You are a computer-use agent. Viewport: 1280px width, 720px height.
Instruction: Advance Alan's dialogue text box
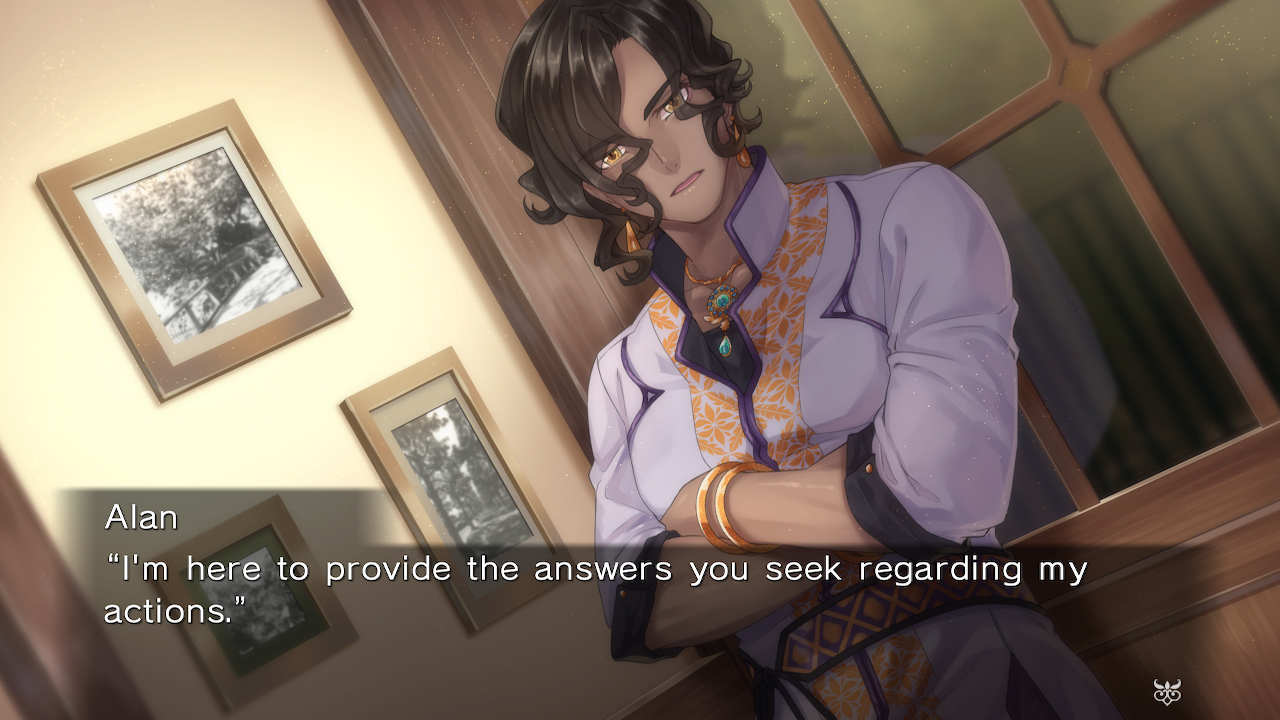point(596,588)
